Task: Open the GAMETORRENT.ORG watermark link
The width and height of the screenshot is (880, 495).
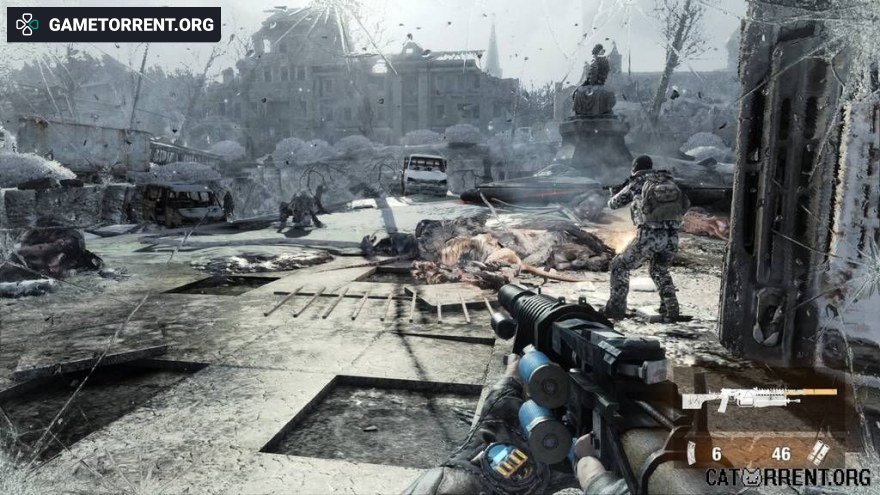Action: pos(114,24)
